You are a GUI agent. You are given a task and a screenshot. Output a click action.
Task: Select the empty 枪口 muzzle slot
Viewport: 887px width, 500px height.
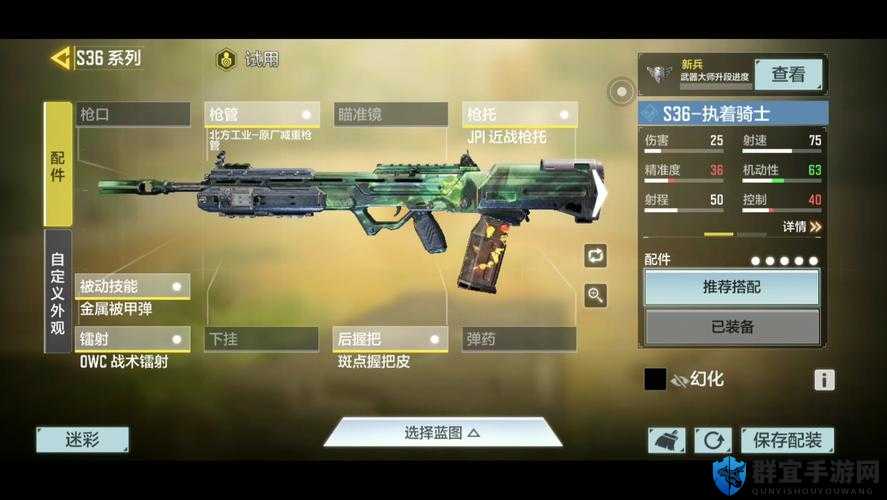point(133,114)
